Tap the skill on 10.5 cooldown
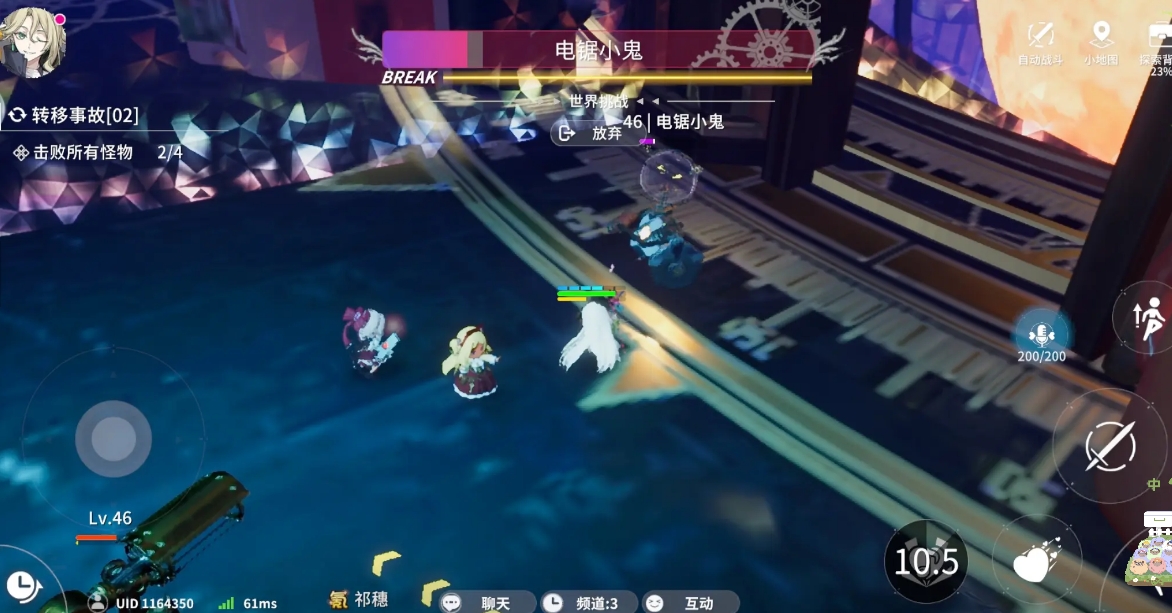 point(926,562)
